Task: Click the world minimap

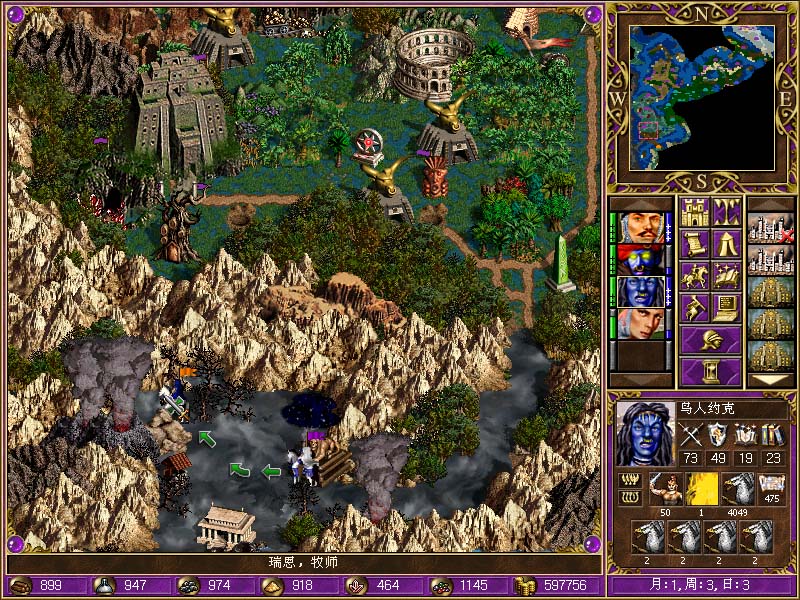Action: (701, 98)
